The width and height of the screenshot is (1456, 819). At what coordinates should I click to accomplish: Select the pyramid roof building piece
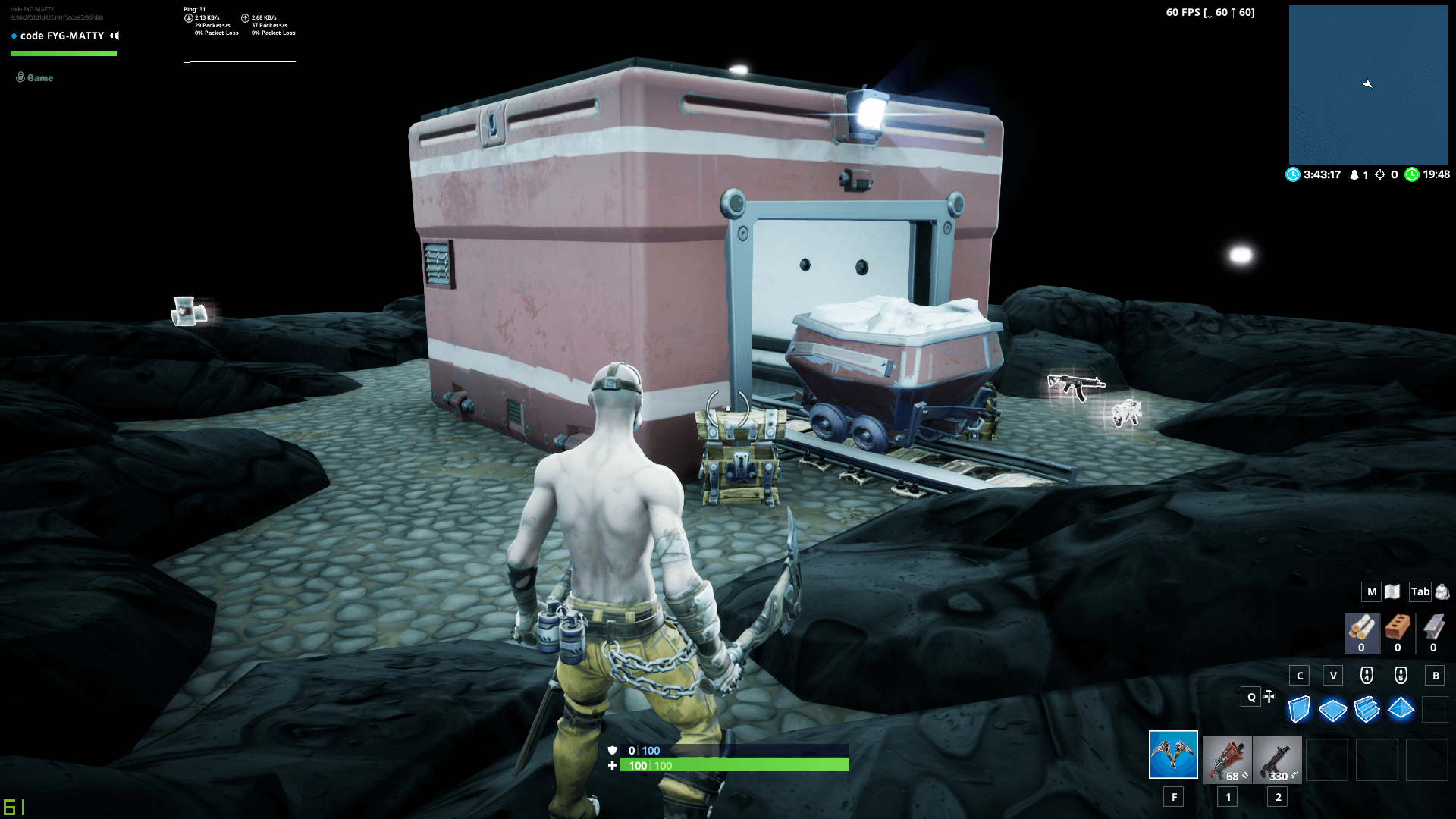(x=1401, y=709)
